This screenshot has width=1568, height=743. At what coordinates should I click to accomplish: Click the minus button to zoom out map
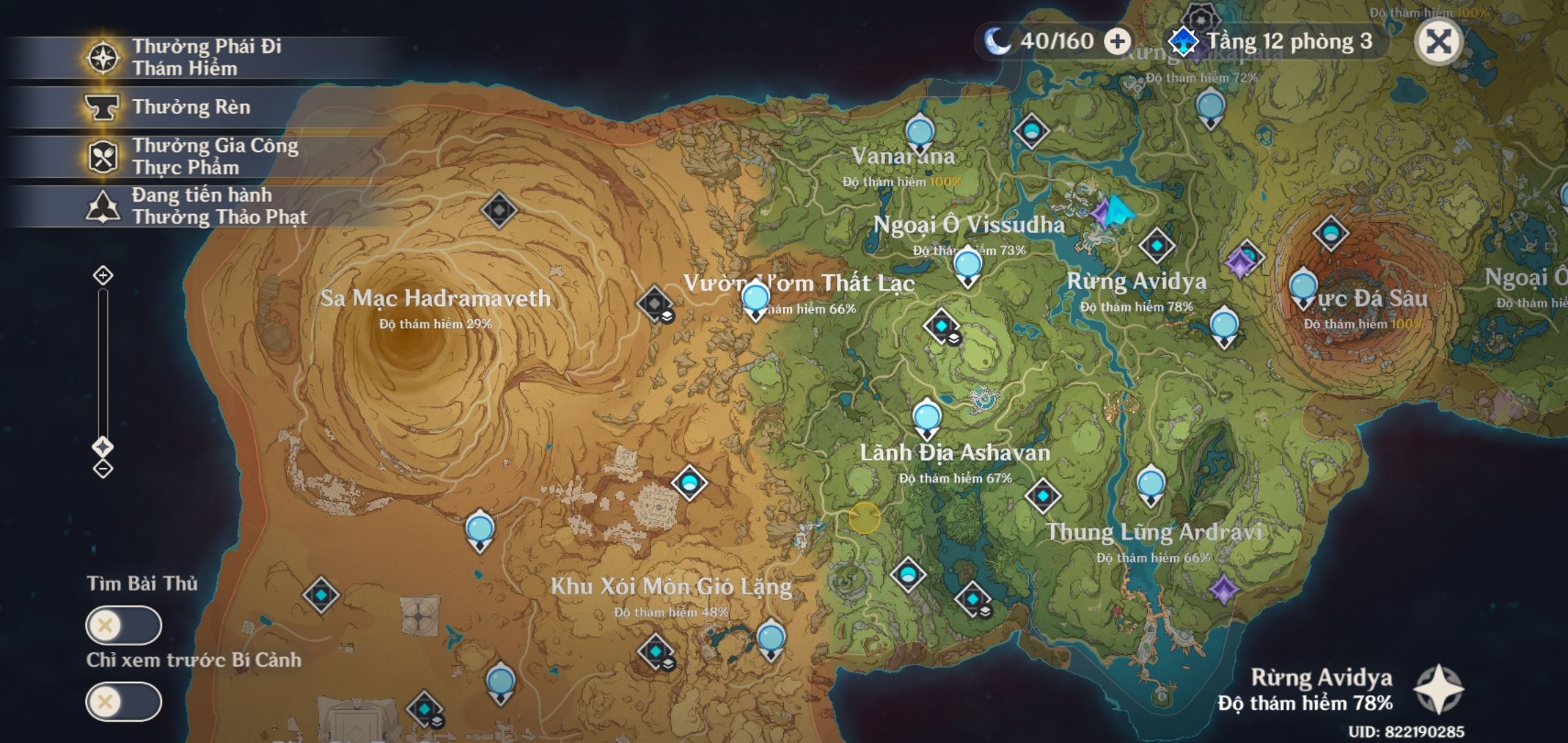coord(105,469)
